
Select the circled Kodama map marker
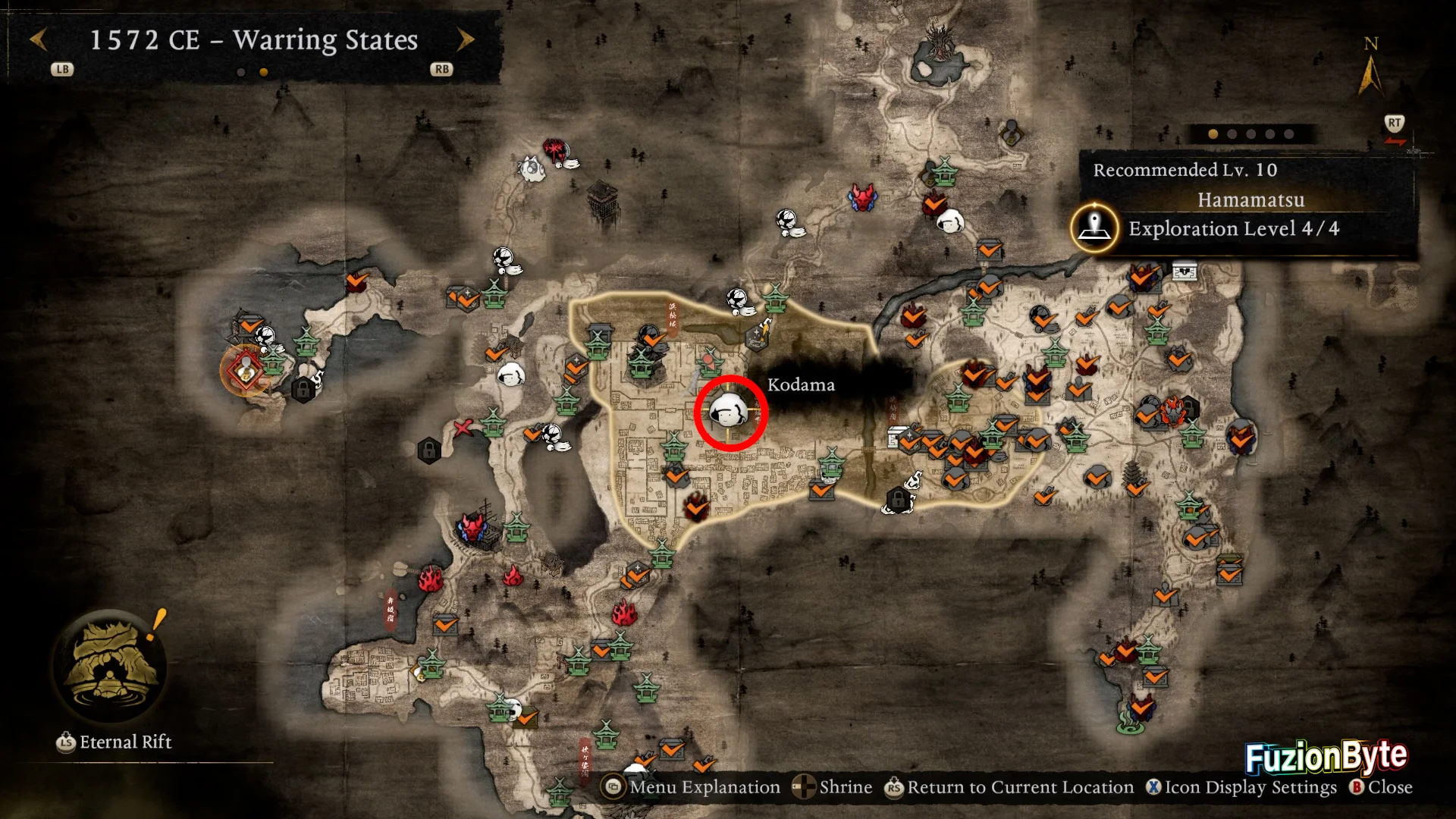click(730, 413)
